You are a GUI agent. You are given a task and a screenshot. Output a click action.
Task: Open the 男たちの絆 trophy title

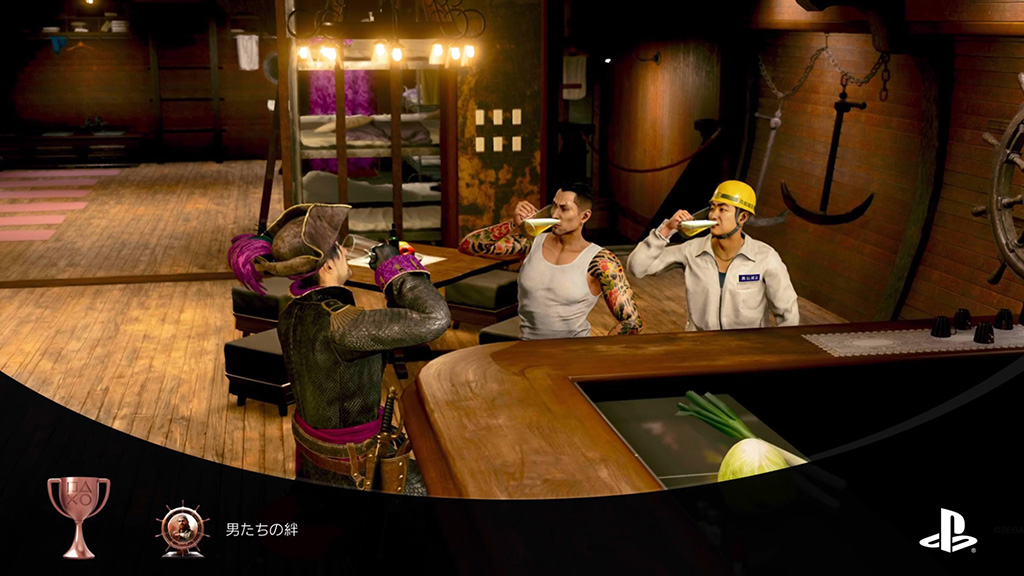pos(262,530)
